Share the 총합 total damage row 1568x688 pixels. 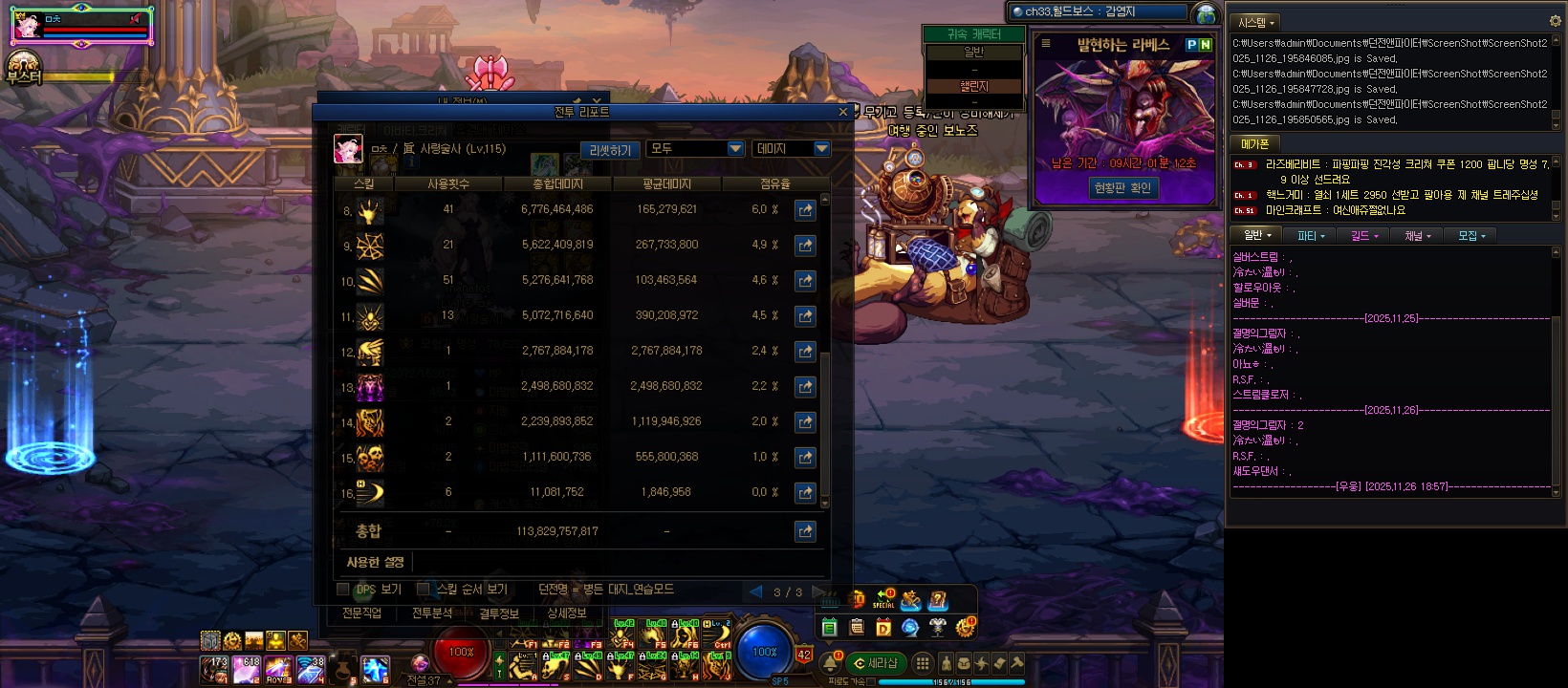(805, 531)
